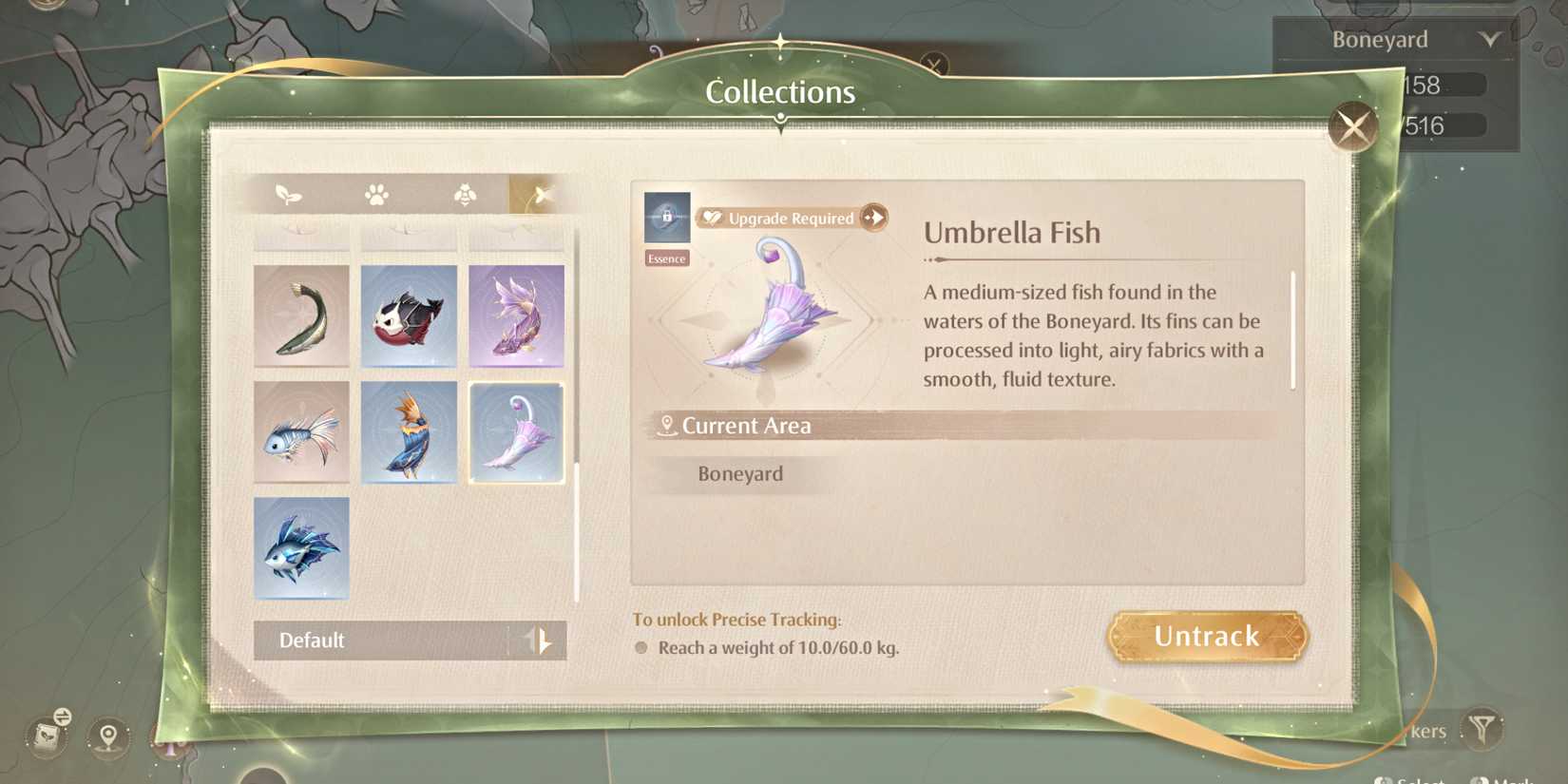
Task: Click the Select prompt glyph at the bottom
Action: (x=1383, y=779)
